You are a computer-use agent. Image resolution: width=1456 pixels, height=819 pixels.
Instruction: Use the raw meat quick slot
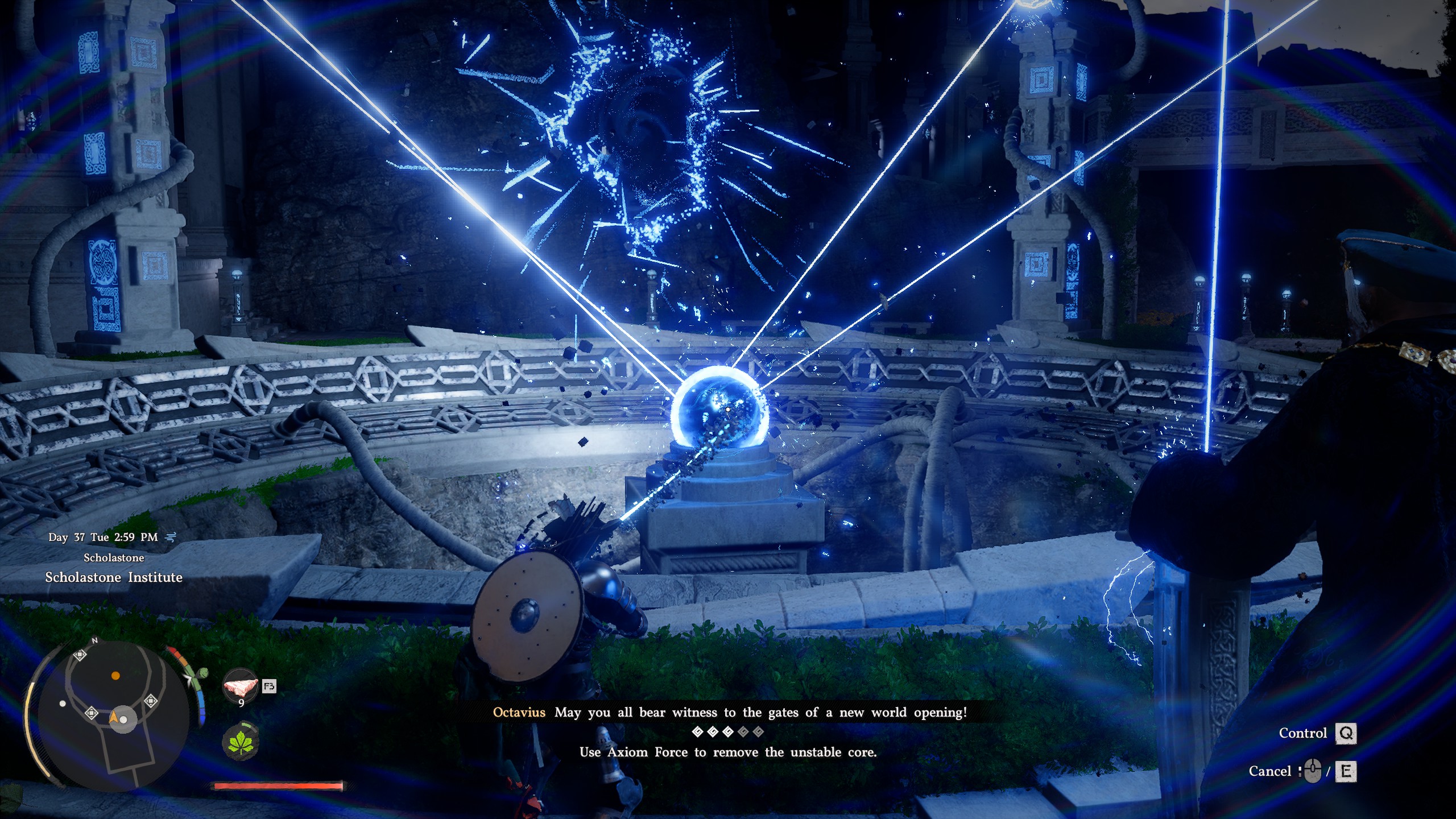click(x=241, y=686)
